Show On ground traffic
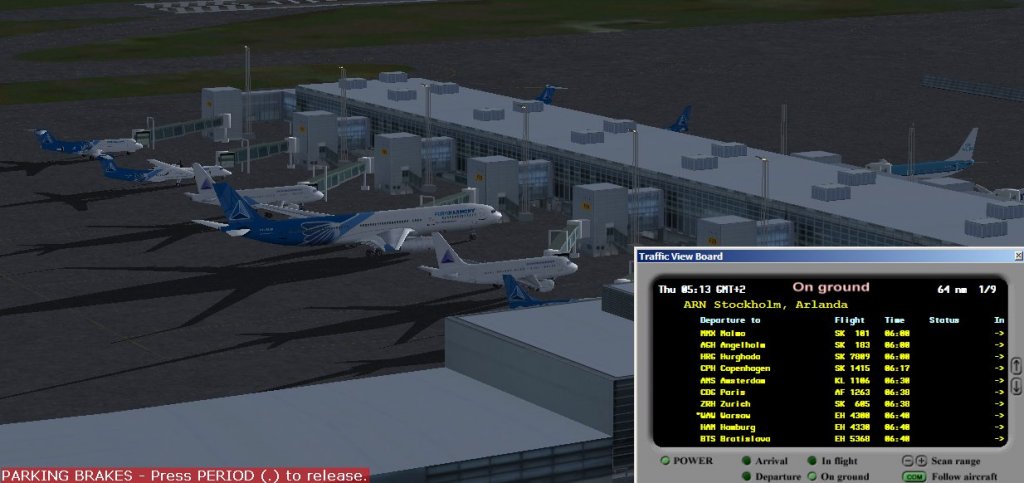This screenshot has width=1024, height=483. pyautogui.click(x=812, y=476)
